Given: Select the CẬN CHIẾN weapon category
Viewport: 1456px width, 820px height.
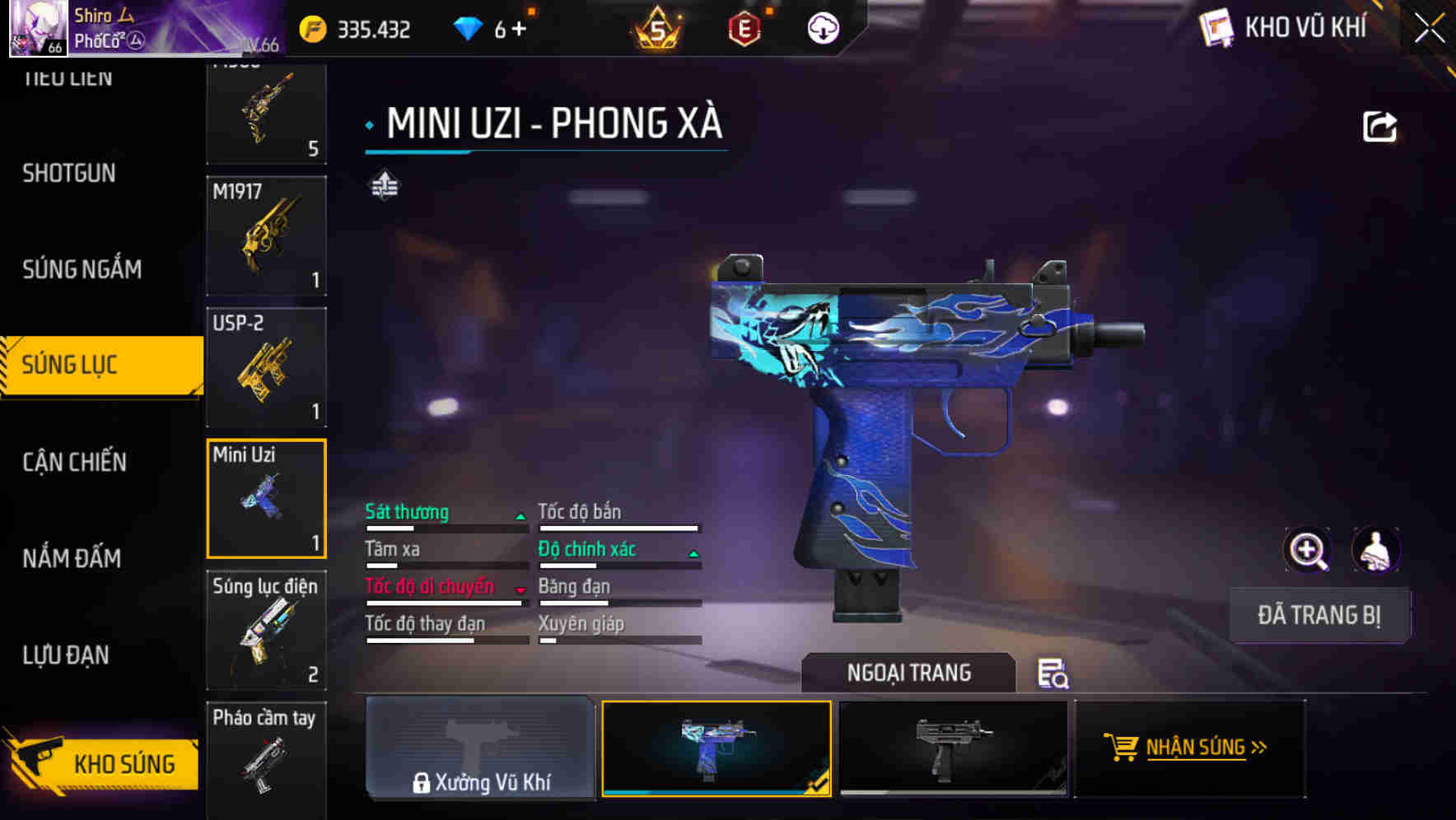Looking at the screenshot, I should click(72, 462).
